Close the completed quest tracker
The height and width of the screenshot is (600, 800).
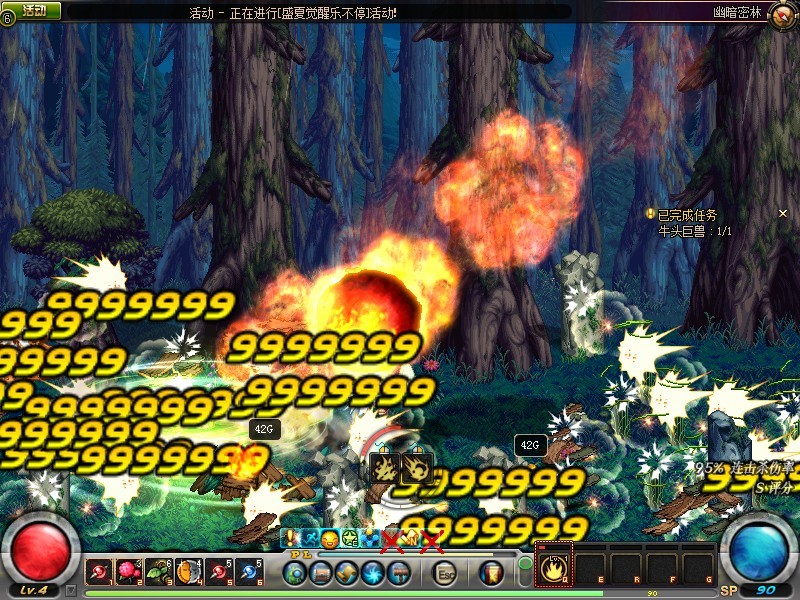tap(784, 214)
